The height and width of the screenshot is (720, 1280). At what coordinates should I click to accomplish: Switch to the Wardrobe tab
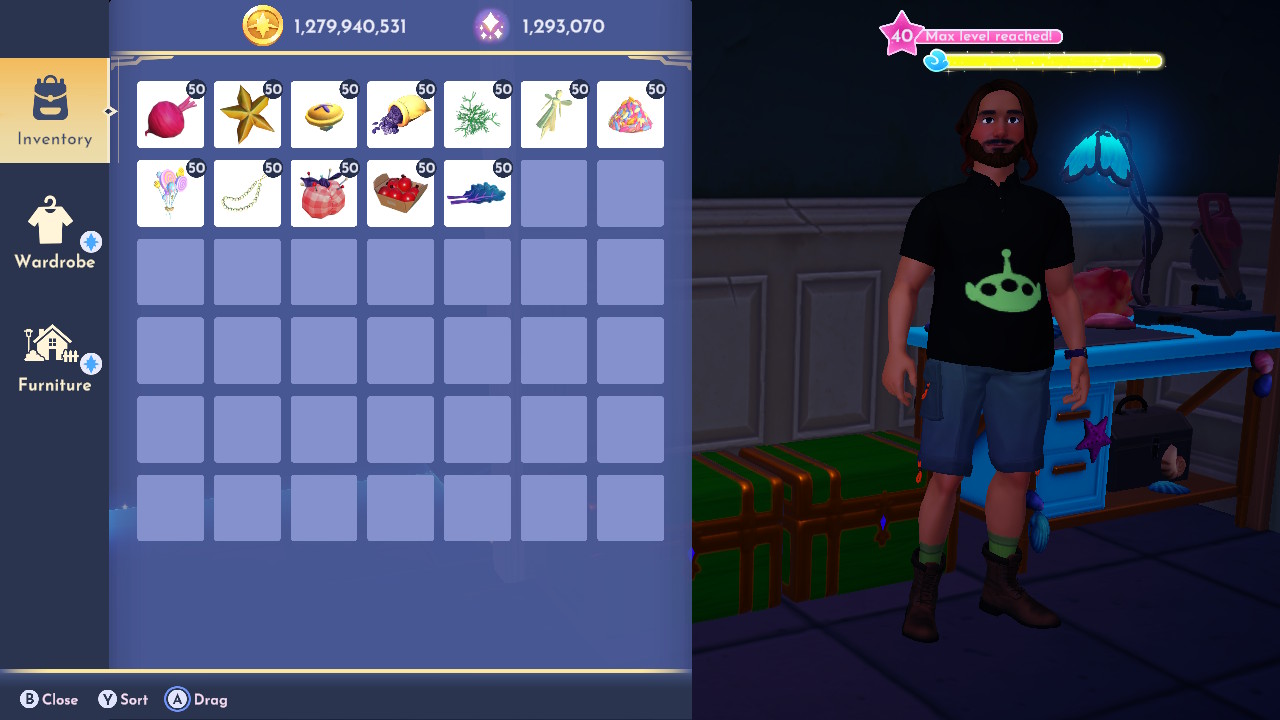pos(55,233)
